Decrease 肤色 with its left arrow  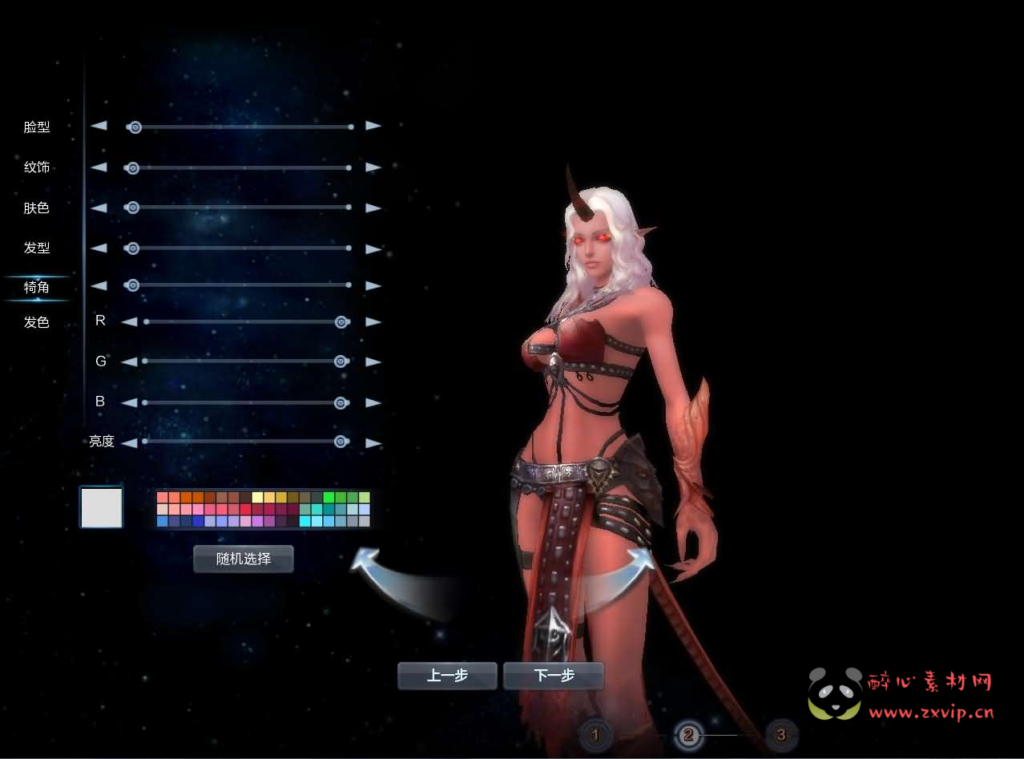click(98, 208)
